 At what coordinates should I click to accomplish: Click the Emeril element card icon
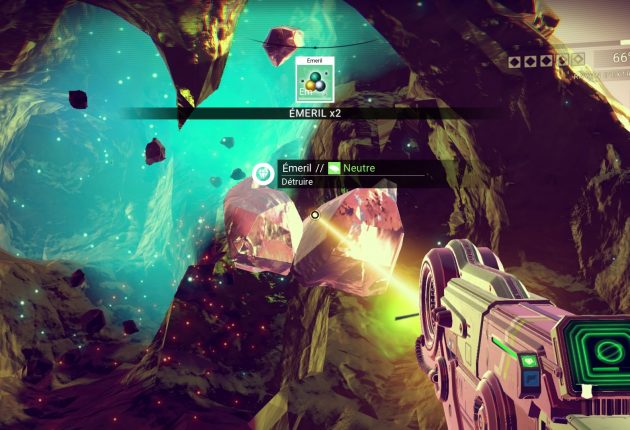pos(314,80)
